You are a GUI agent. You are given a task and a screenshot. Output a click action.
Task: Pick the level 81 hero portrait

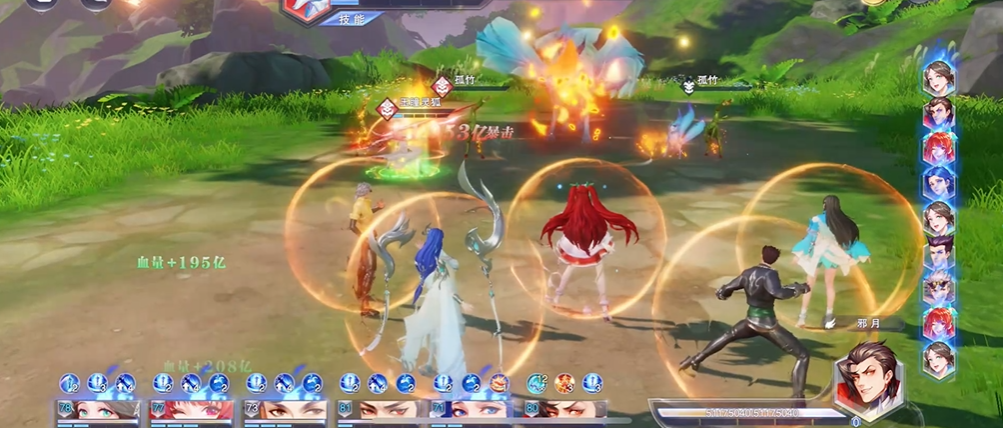378,409
